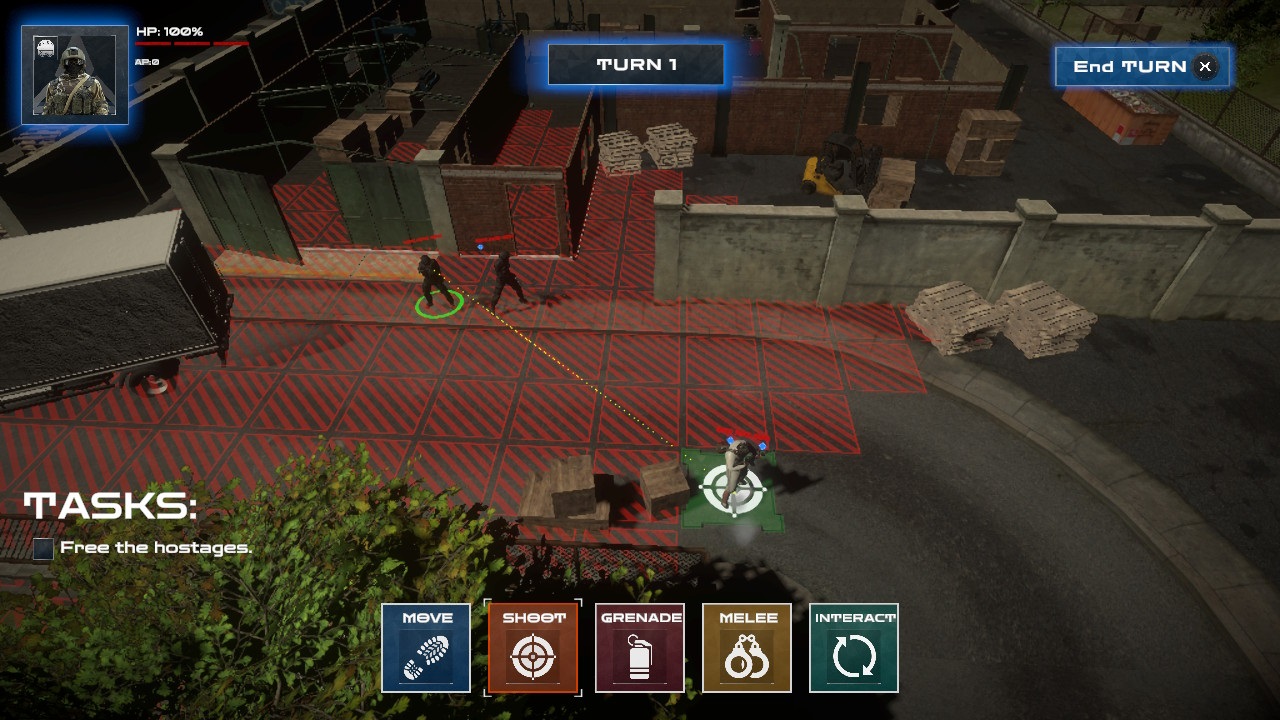The image size is (1280, 720).
Task: Click the X beside End TURN
Action: 1205,67
